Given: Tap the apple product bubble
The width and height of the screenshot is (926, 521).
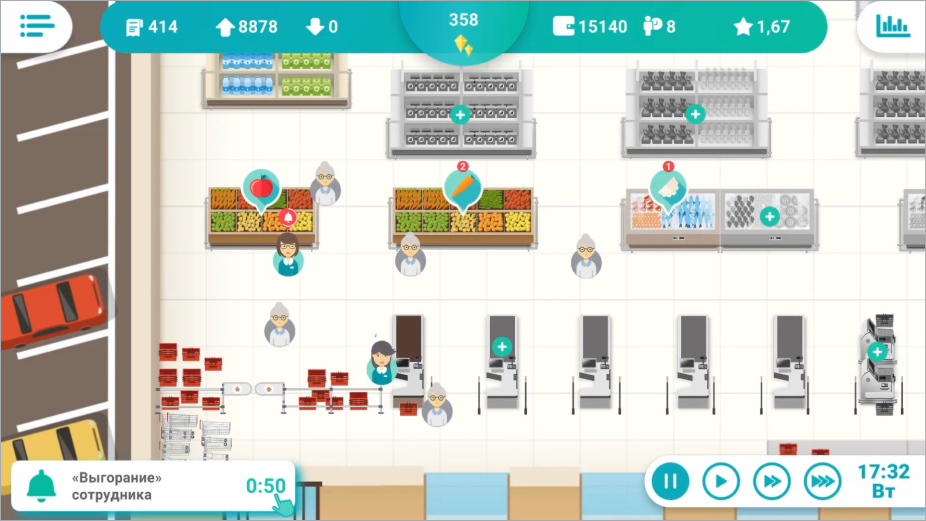Looking at the screenshot, I should (261, 187).
